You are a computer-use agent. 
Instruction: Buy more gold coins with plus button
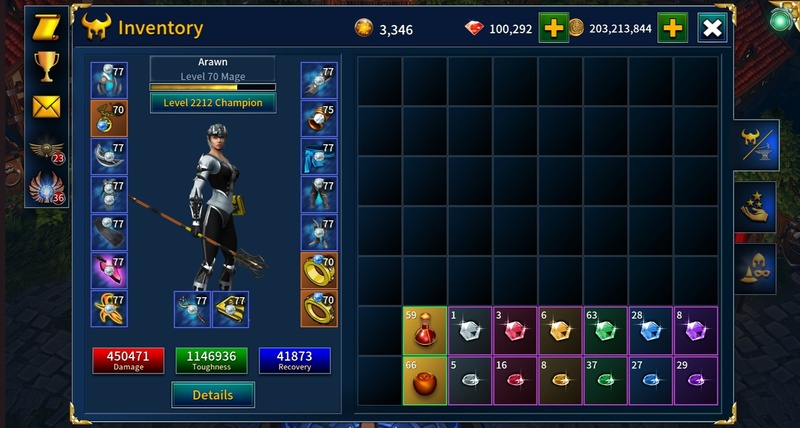(x=672, y=28)
